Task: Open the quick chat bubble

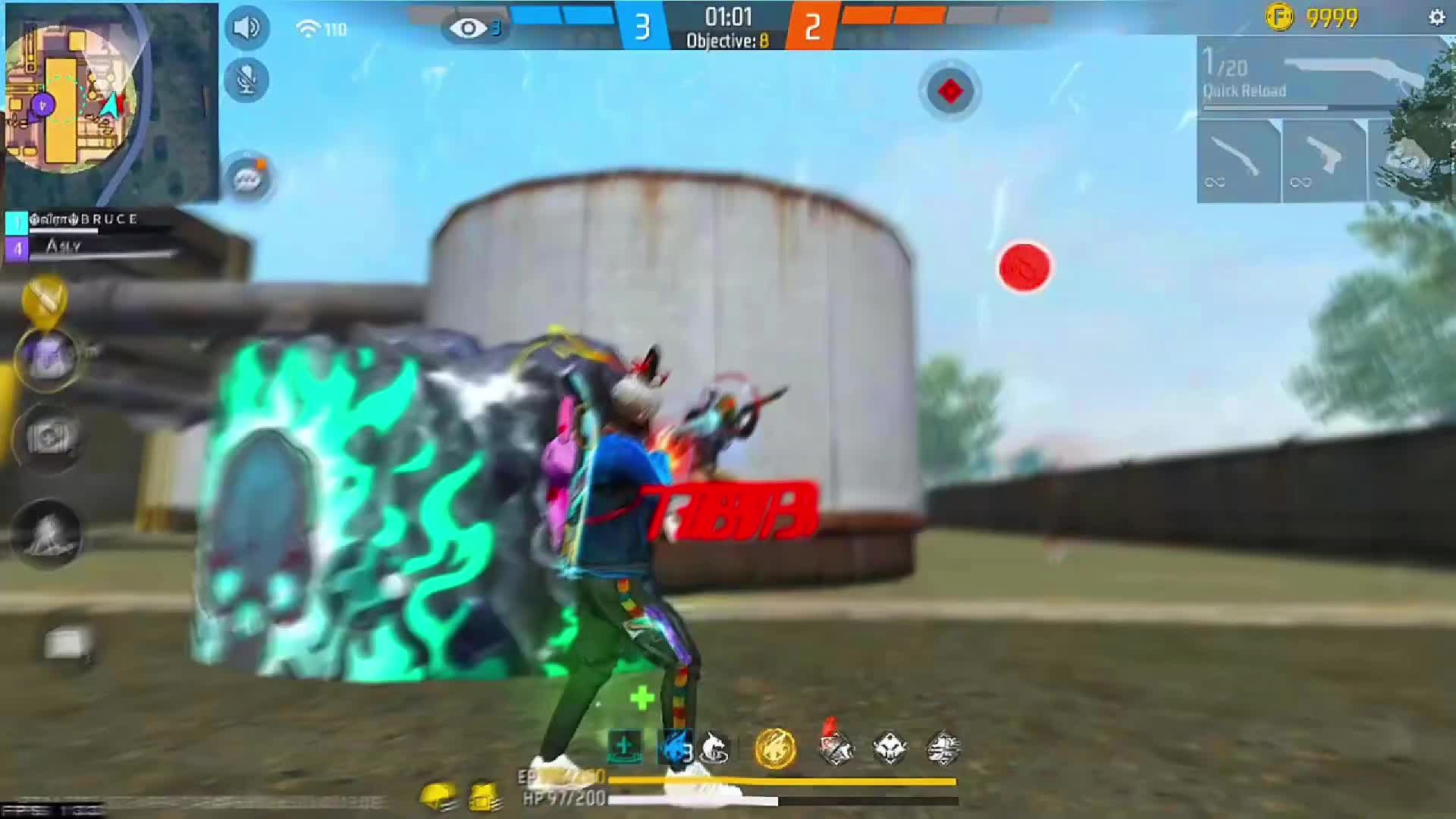Action: coord(248,179)
